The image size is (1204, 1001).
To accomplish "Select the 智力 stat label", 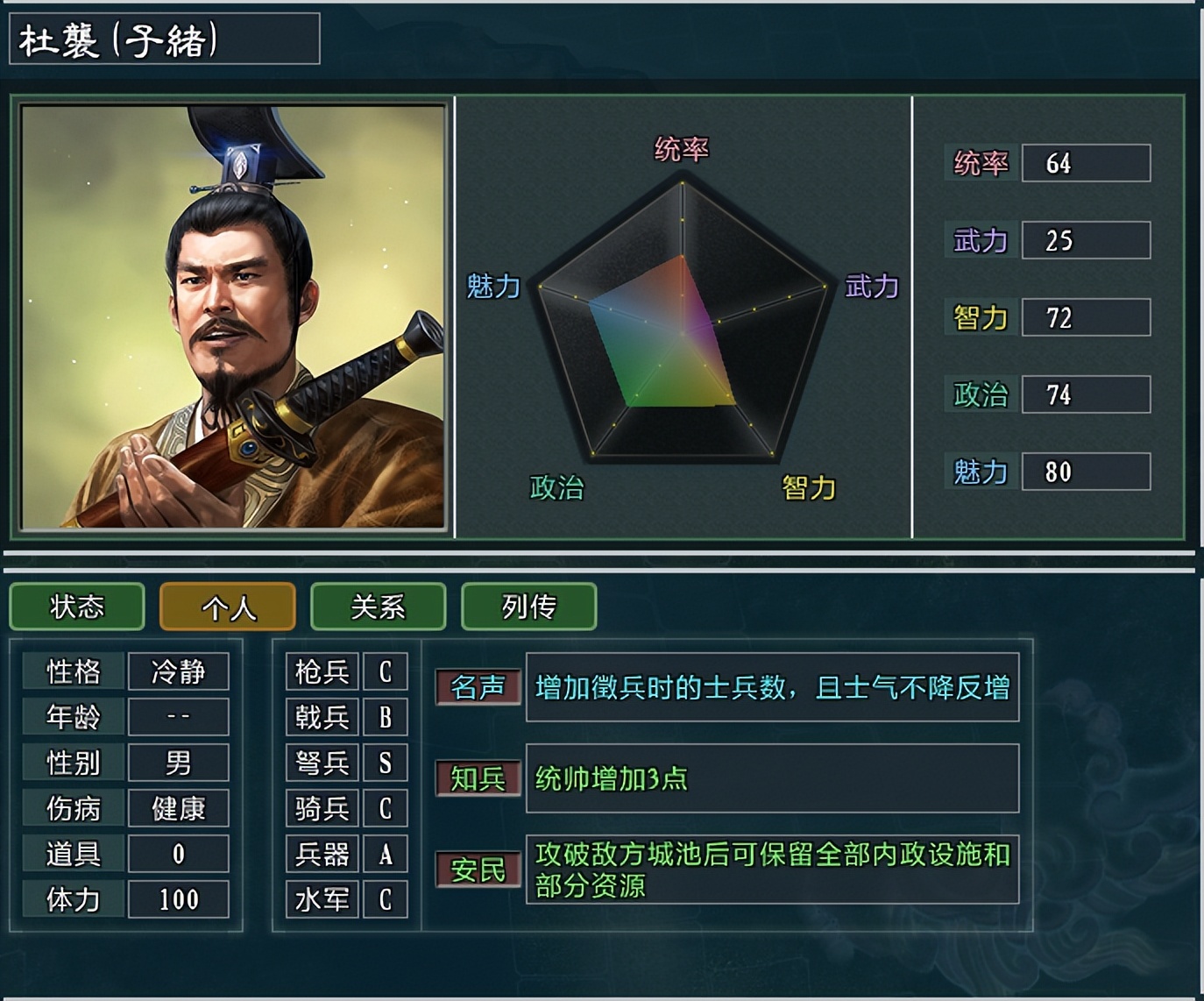I will pyautogui.click(x=981, y=317).
